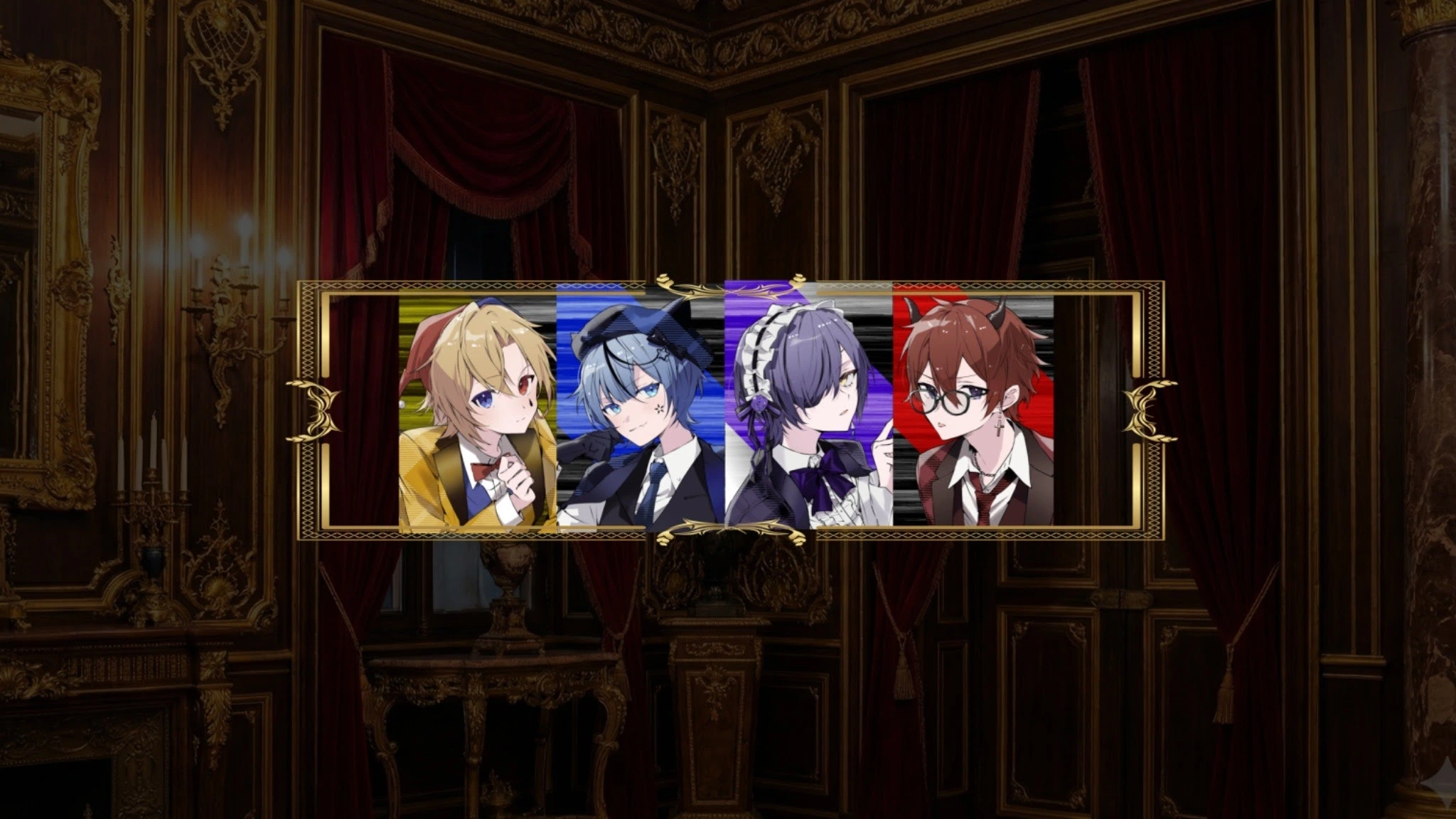Screen dimensions: 1456x819
Task: Choose the blue-haired character with beret
Action: (x=640, y=411)
